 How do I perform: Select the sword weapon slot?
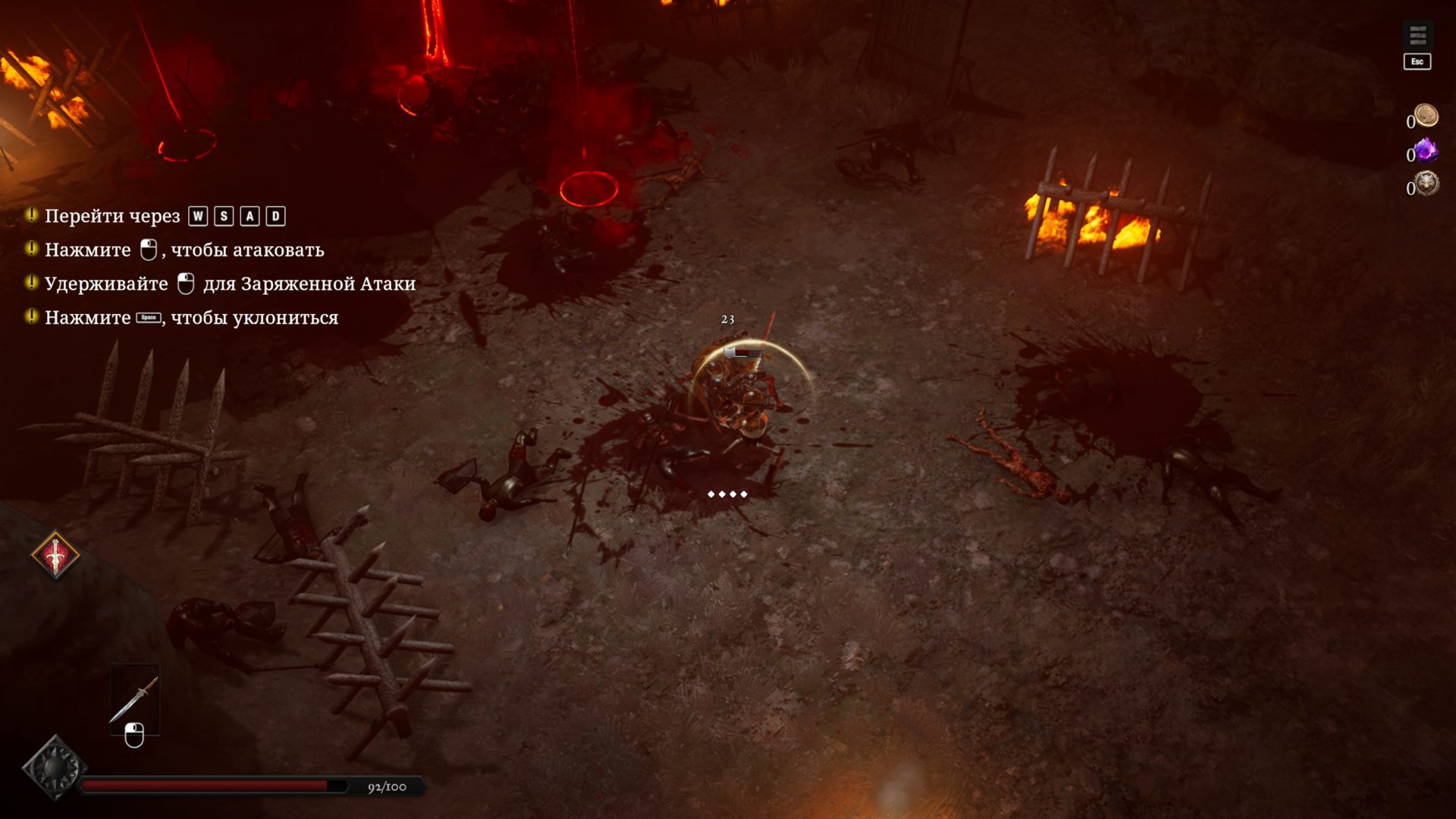(x=135, y=698)
